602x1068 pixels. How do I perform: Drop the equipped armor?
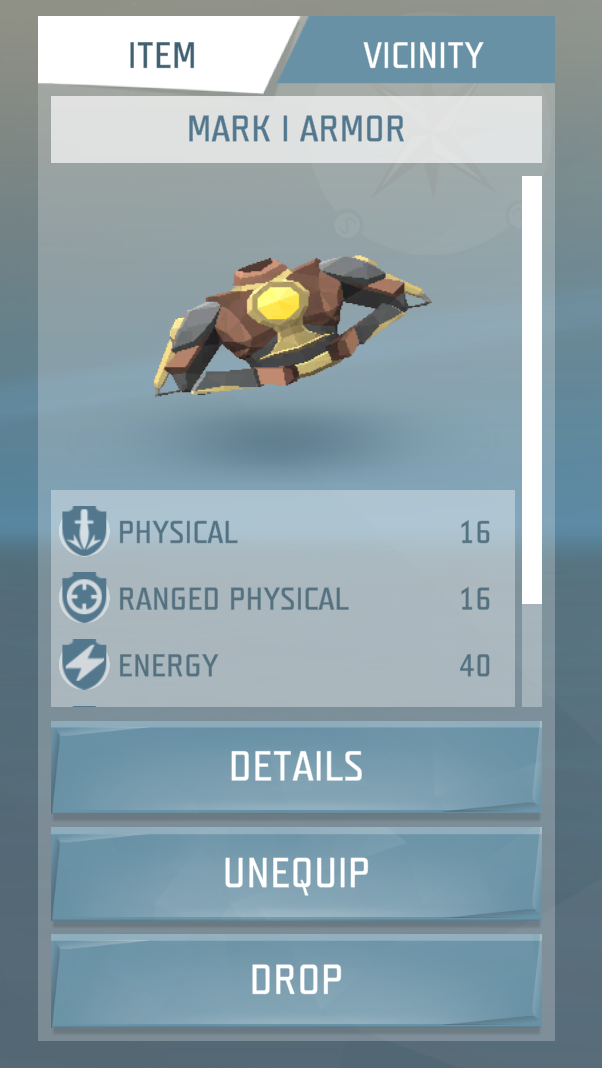(296, 980)
